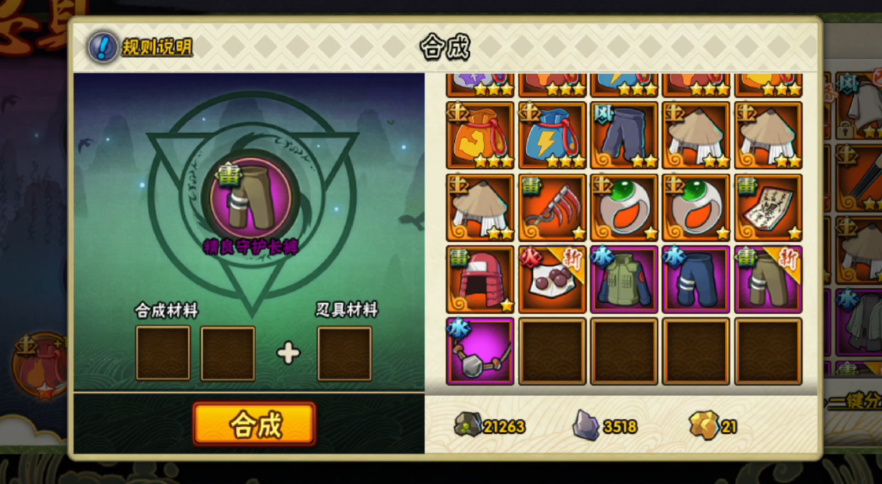The height and width of the screenshot is (484, 882).
Task: Select the red clawed weapon item
Action: [x=552, y=207]
